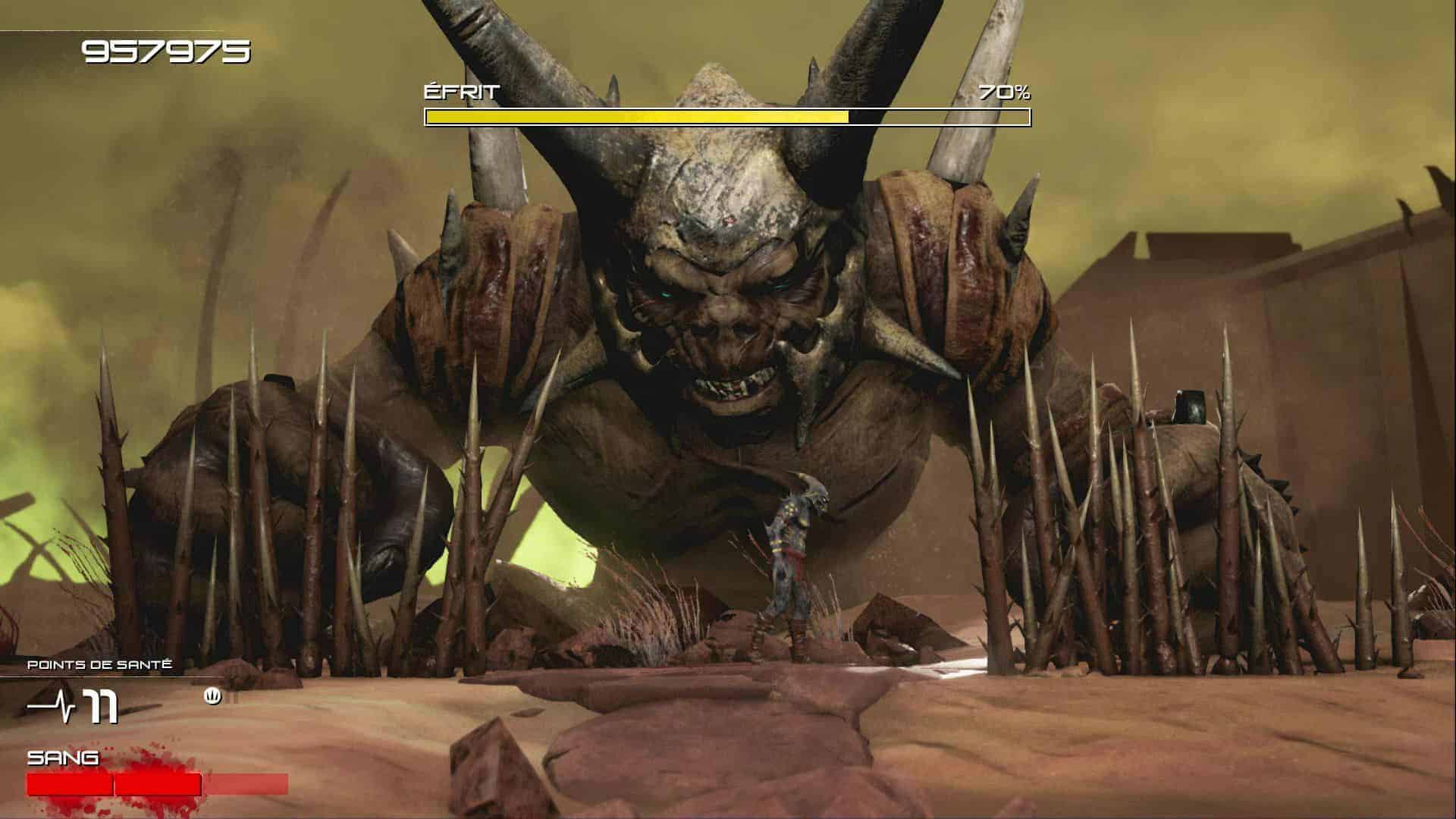Click the round claw emblem icon
Viewport: 1456px width, 819px height.
(x=213, y=696)
